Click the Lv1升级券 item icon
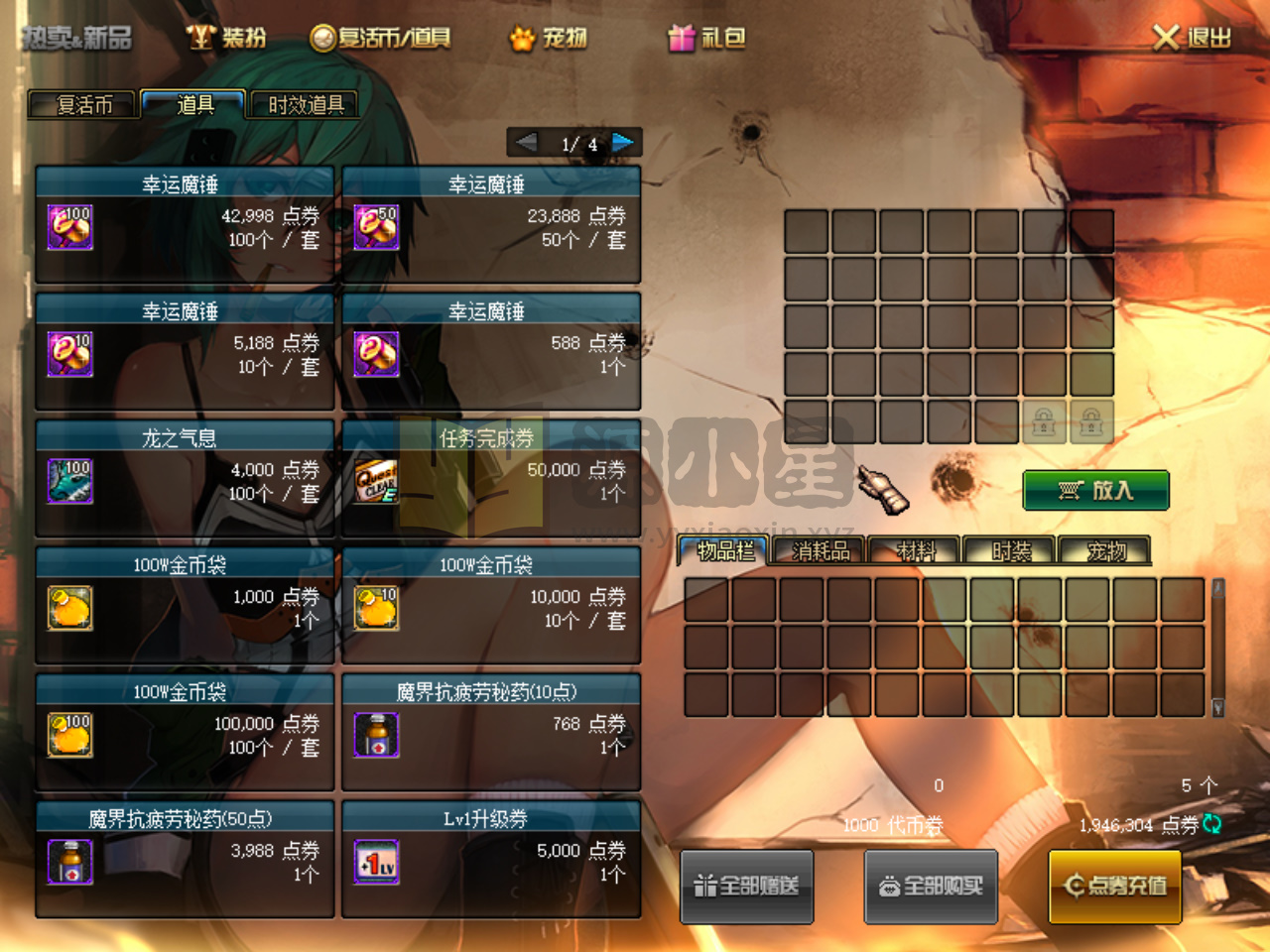The height and width of the screenshot is (952, 1270). pos(376,862)
